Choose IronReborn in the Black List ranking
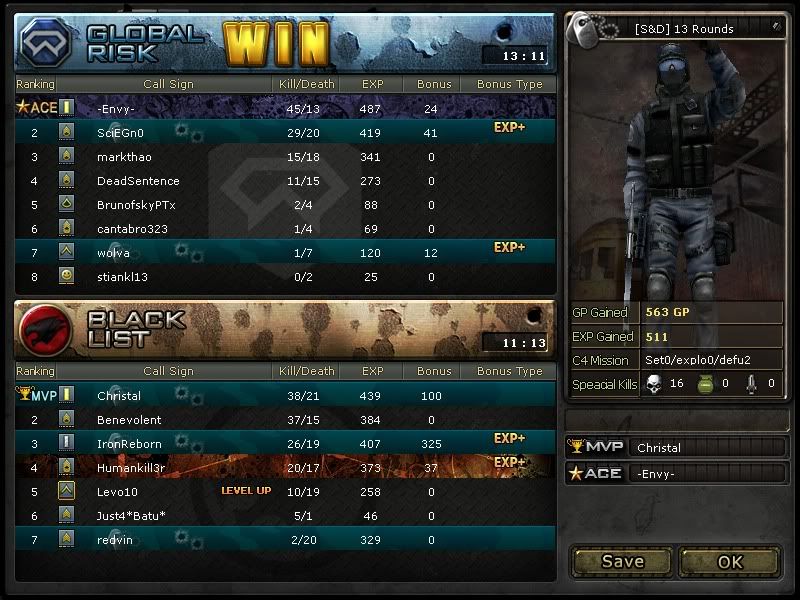This screenshot has width=800, height=600. click(285, 444)
